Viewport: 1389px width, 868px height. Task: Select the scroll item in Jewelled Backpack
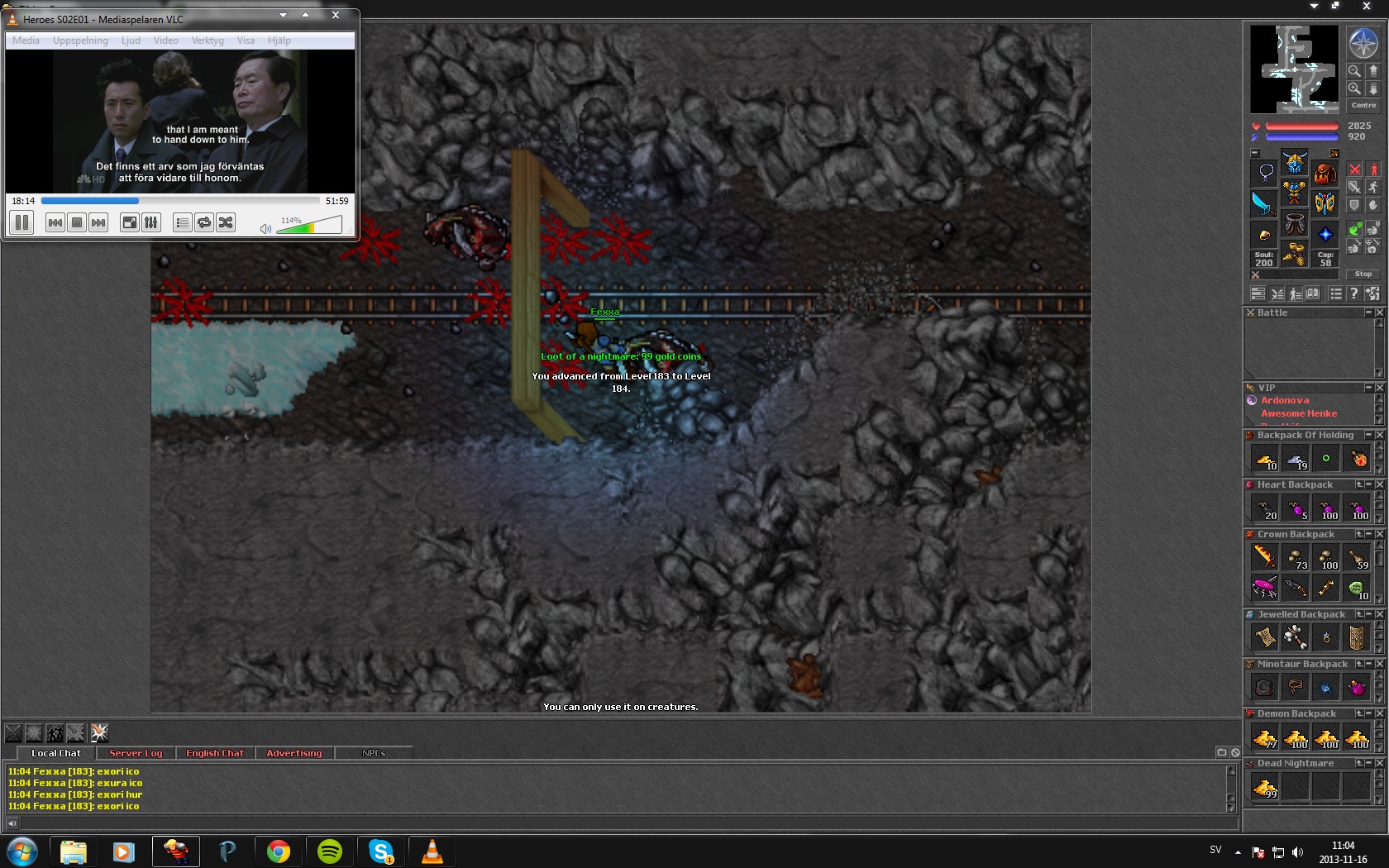click(1265, 637)
